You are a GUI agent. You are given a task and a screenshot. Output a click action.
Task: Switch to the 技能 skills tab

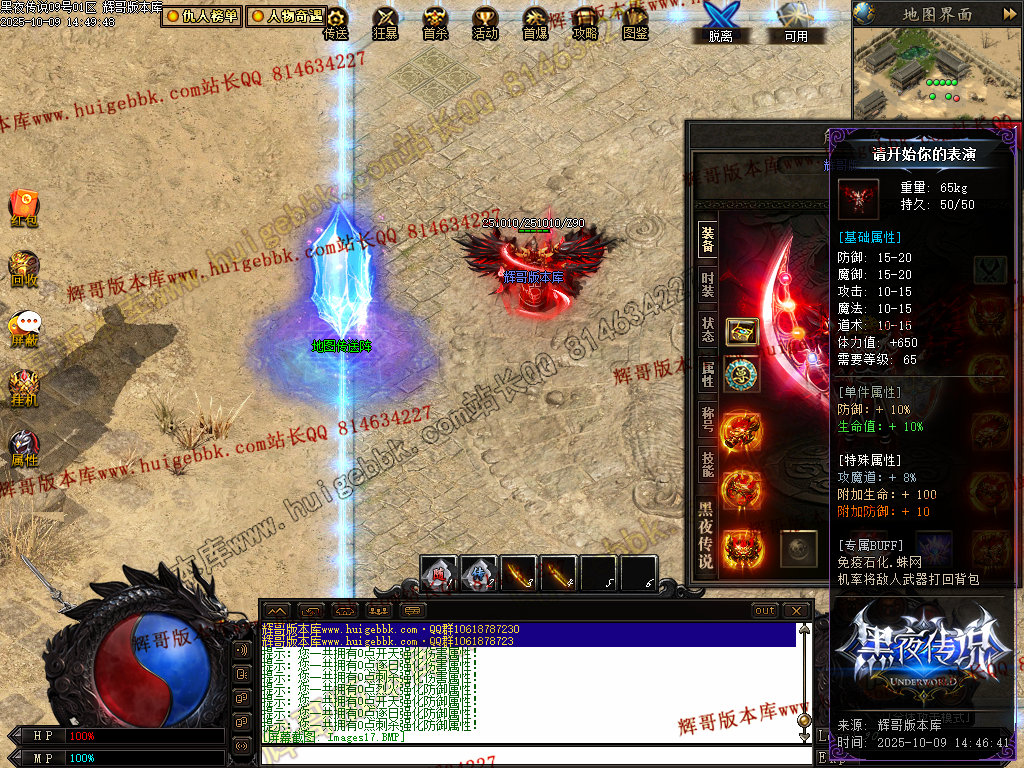[x=707, y=463]
